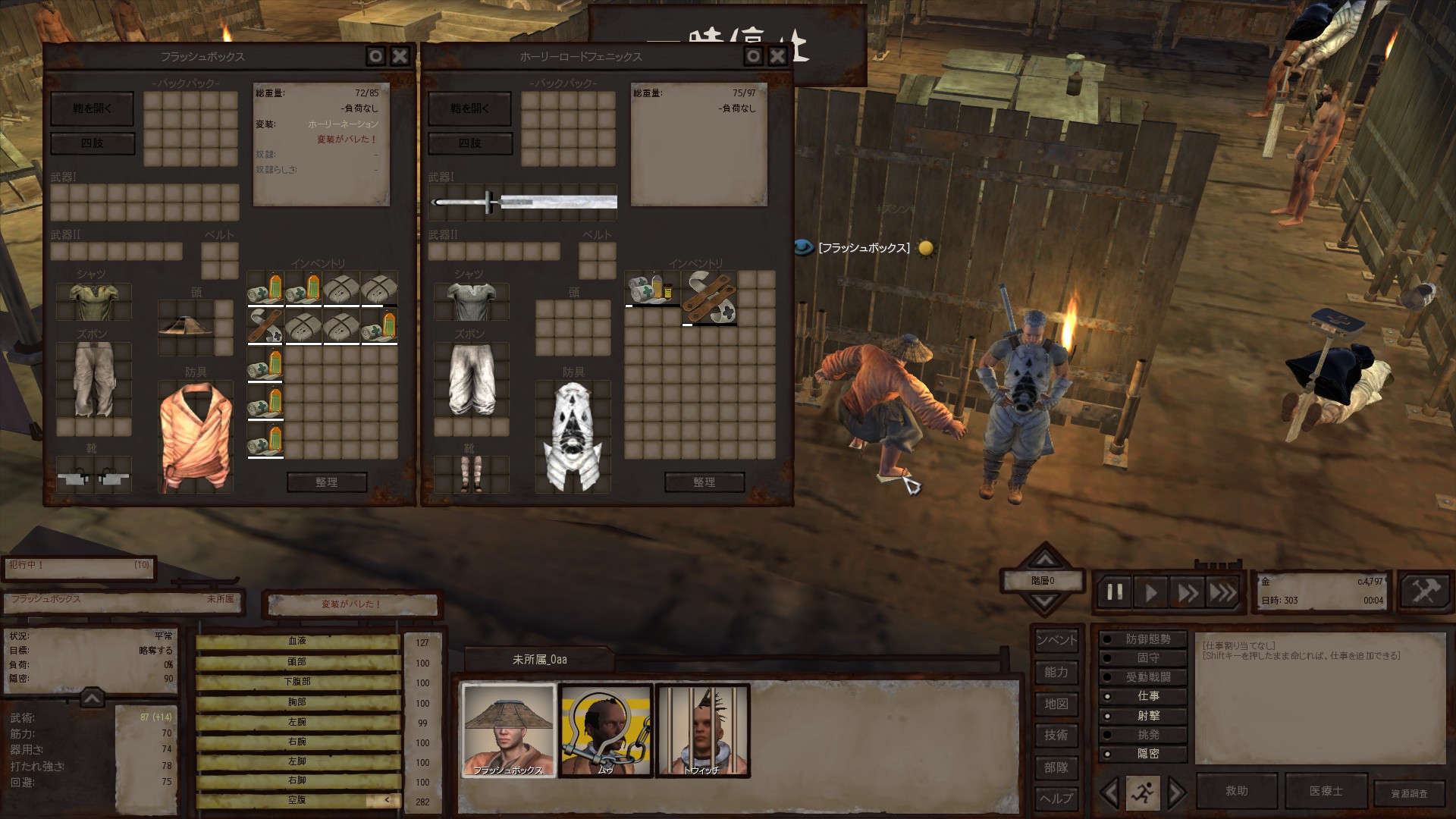Toggle the 防御態勢 defensive stance

tap(1147, 639)
